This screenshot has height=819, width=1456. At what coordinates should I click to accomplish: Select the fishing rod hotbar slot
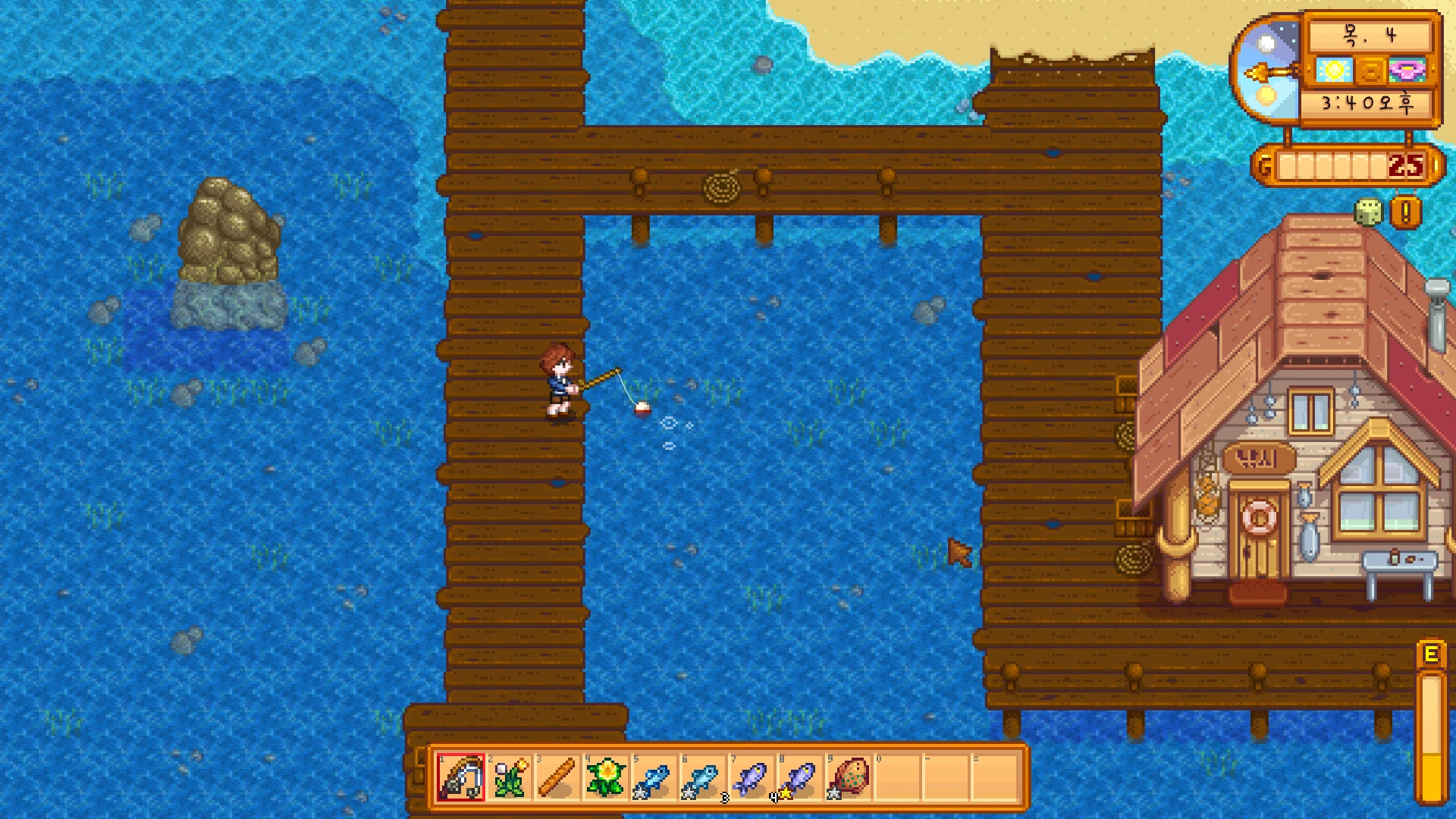pos(460,777)
